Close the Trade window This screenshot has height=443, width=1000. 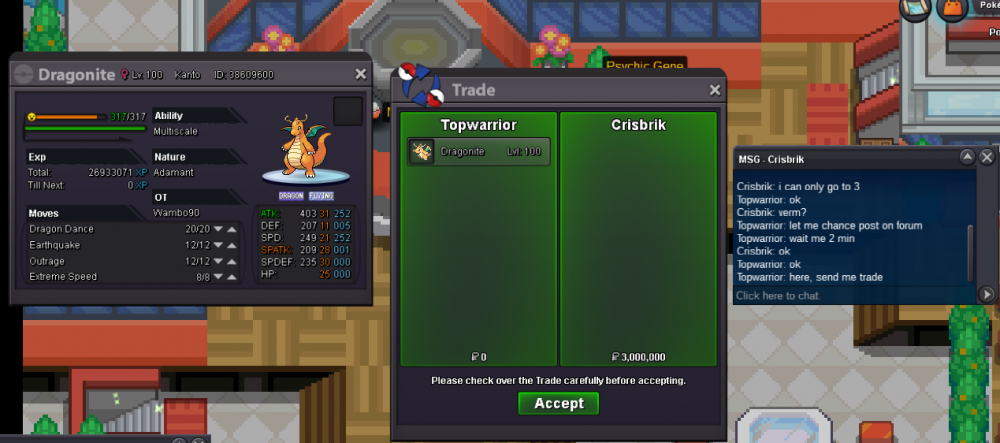[x=715, y=90]
